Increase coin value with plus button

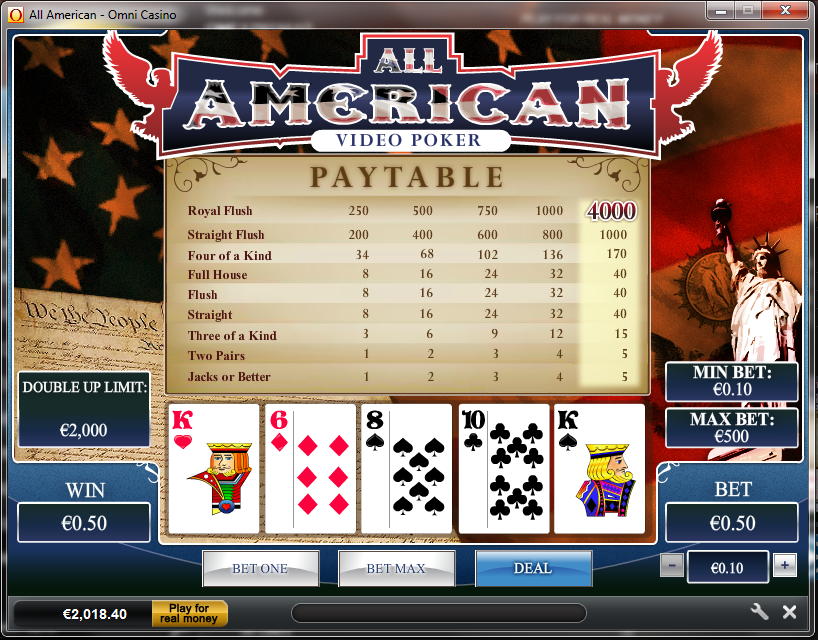coord(785,566)
